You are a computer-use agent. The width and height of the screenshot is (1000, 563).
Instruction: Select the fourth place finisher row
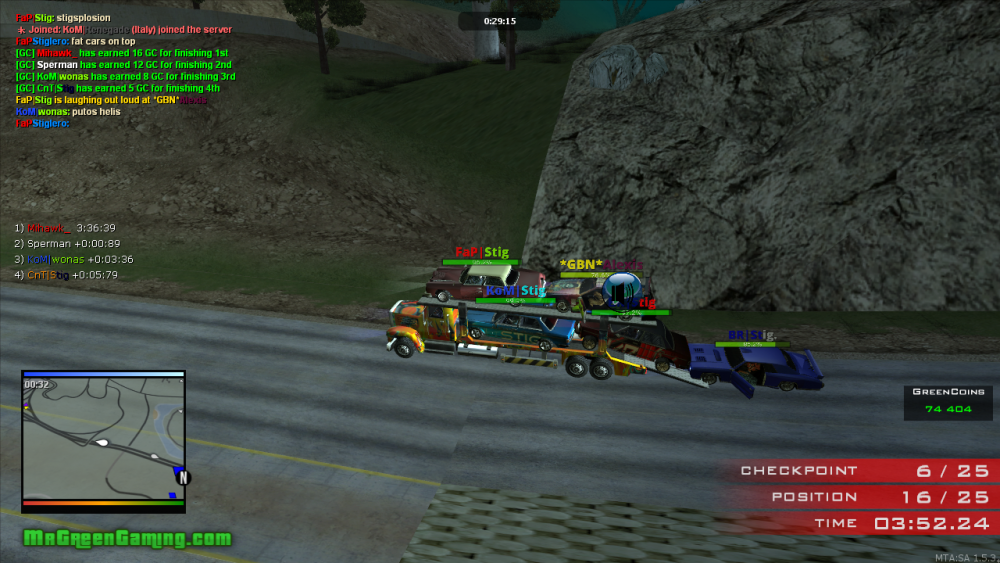pos(66,275)
